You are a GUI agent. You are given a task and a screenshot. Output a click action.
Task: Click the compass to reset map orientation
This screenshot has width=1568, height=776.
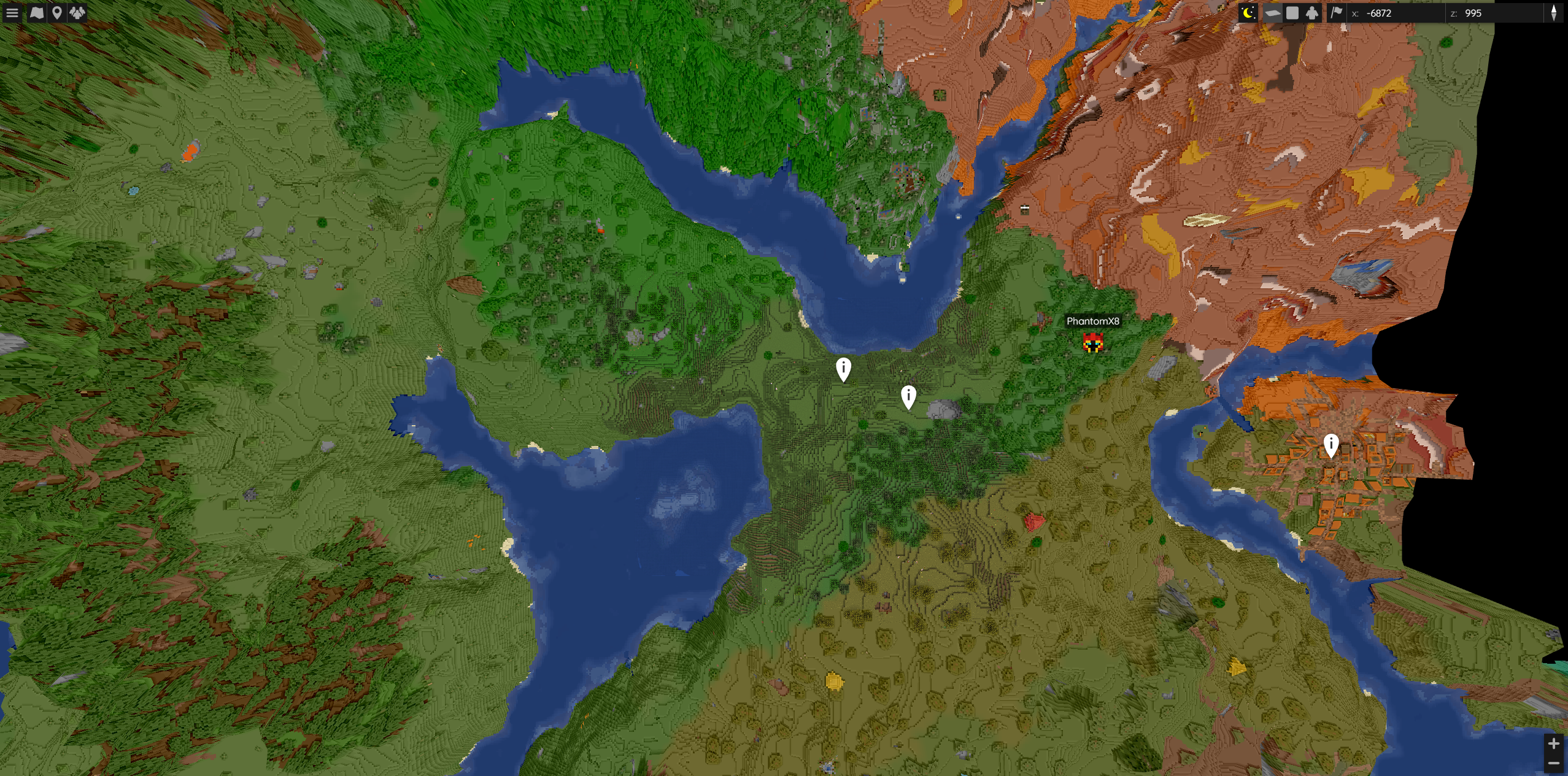pyautogui.click(x=1554, y=13)
